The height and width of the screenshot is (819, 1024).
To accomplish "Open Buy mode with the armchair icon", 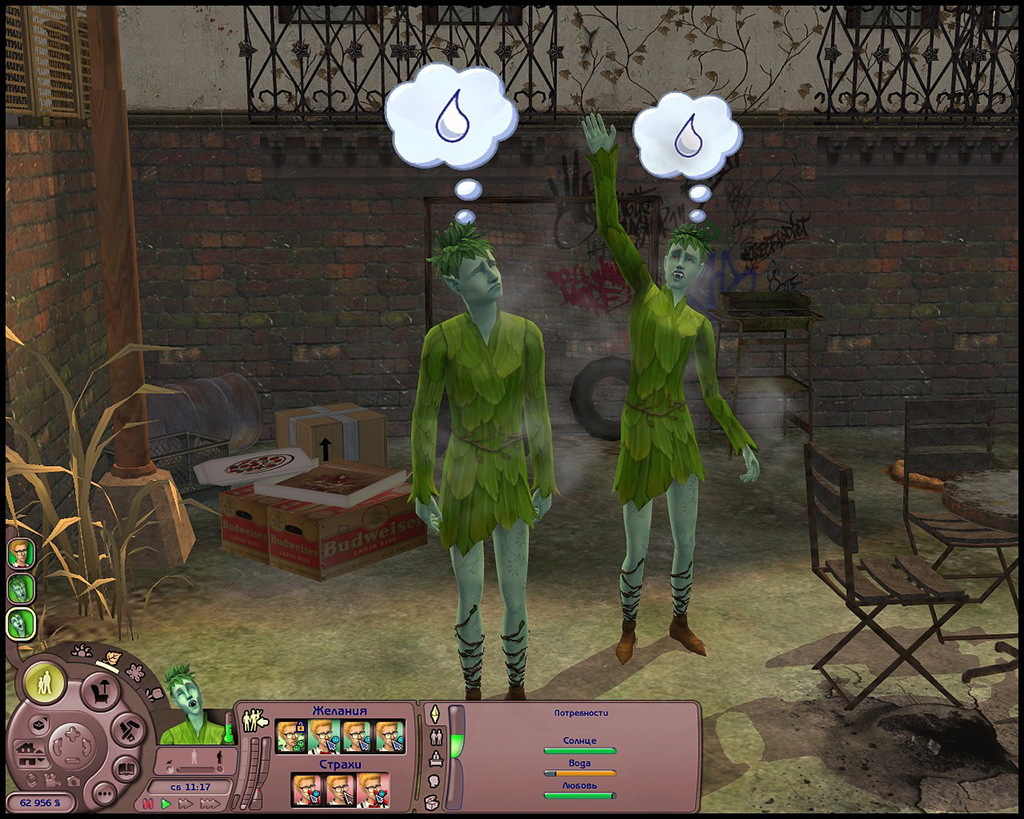I will [x=101, y=690].
